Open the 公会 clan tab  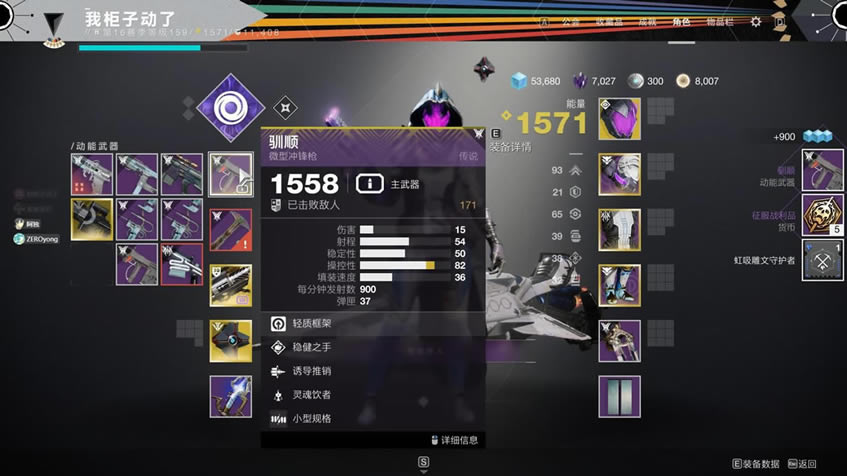pyautogui.click(x=570, y=21)
